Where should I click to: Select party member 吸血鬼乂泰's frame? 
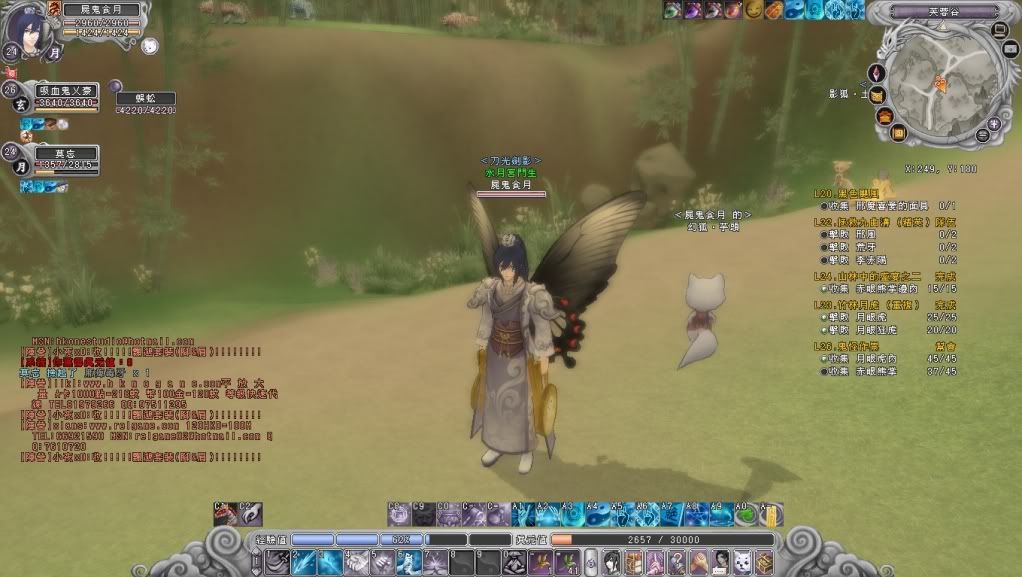click(68, 96)
